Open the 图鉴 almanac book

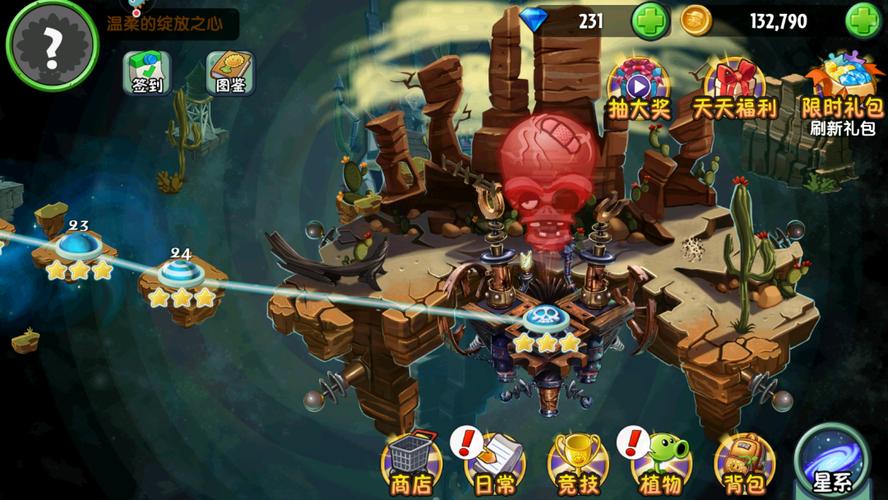point(230,72)
